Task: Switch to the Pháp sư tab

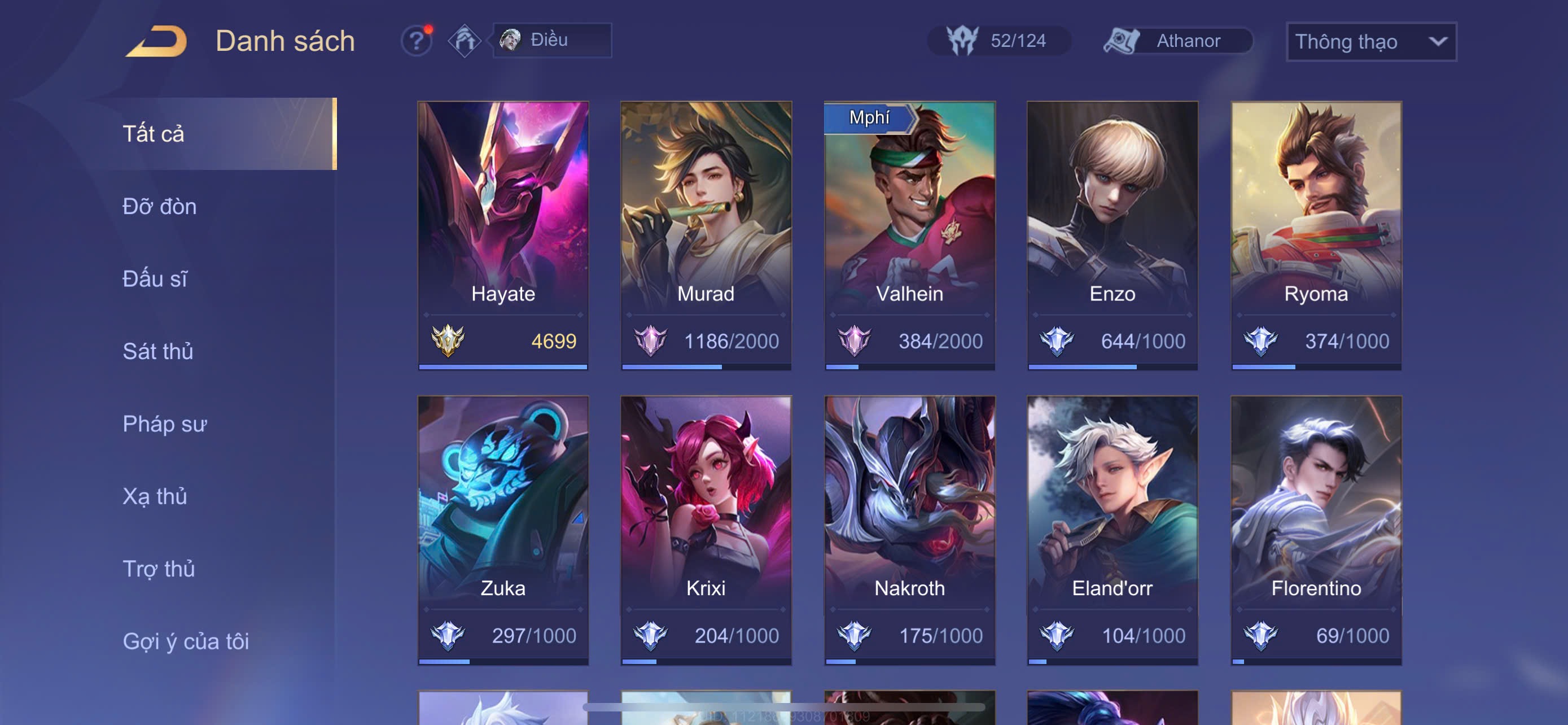Action: pos(164,423)
